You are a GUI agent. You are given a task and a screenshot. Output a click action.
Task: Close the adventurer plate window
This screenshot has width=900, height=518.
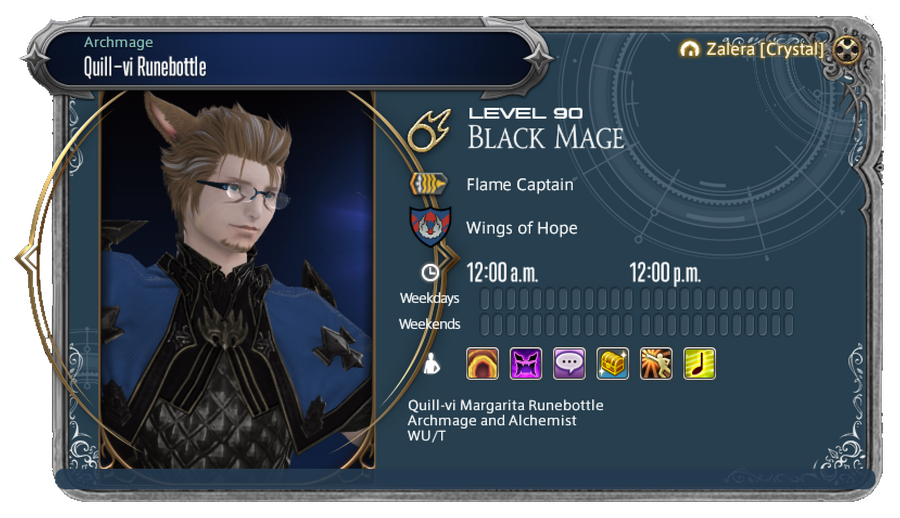(x=847, y=48)
